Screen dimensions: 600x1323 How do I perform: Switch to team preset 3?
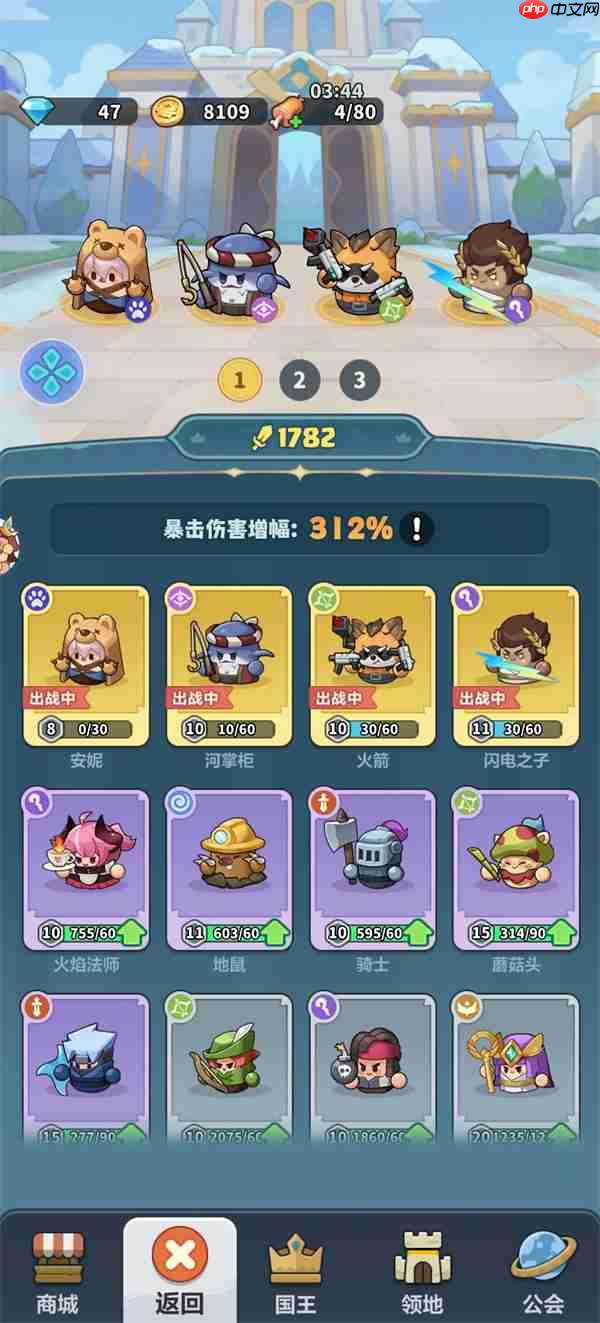pyautogui.click(x=360, y=380)
